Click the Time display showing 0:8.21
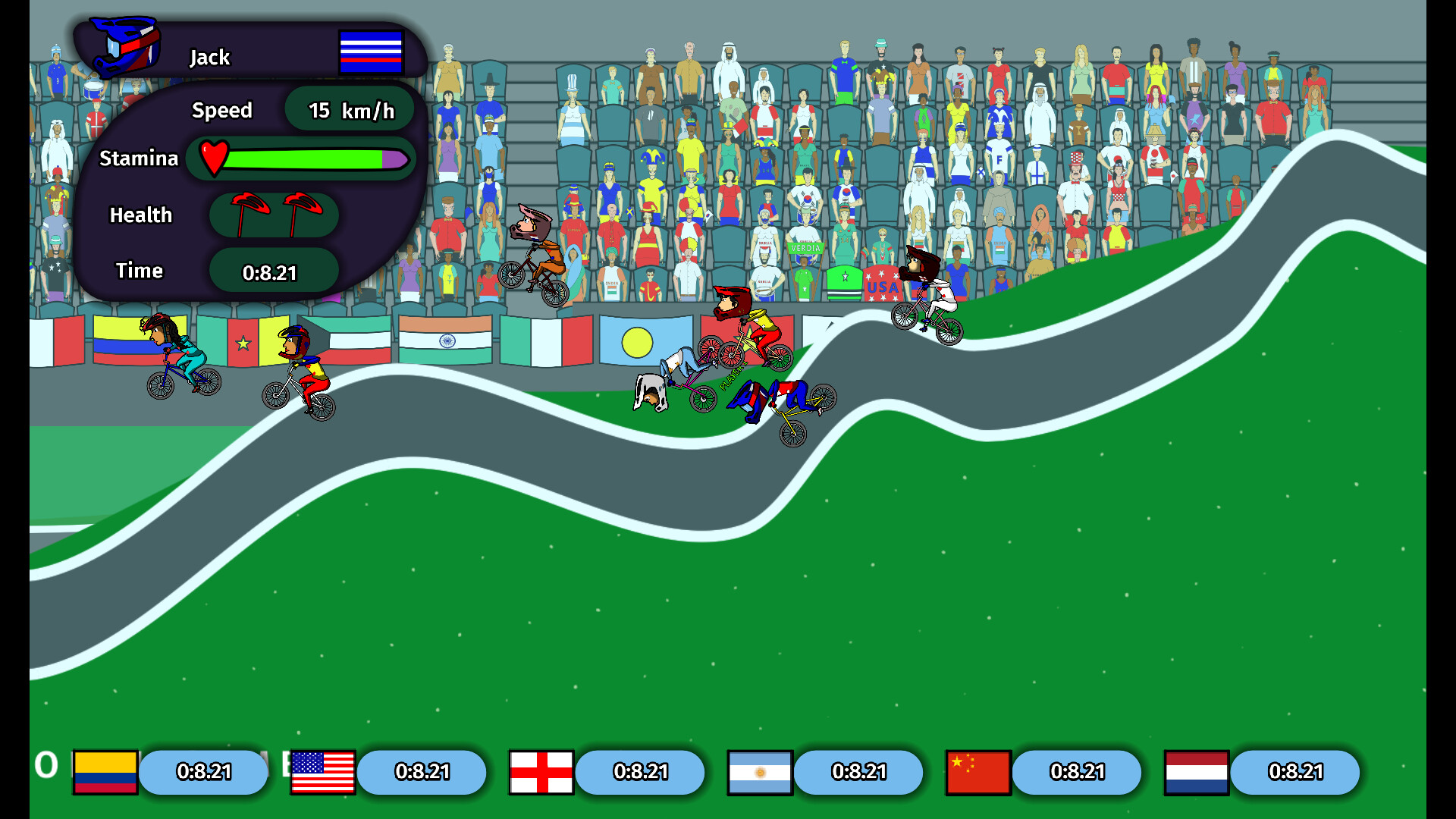This screenshot has width=1456, height=819. click(x=272, y=270)
